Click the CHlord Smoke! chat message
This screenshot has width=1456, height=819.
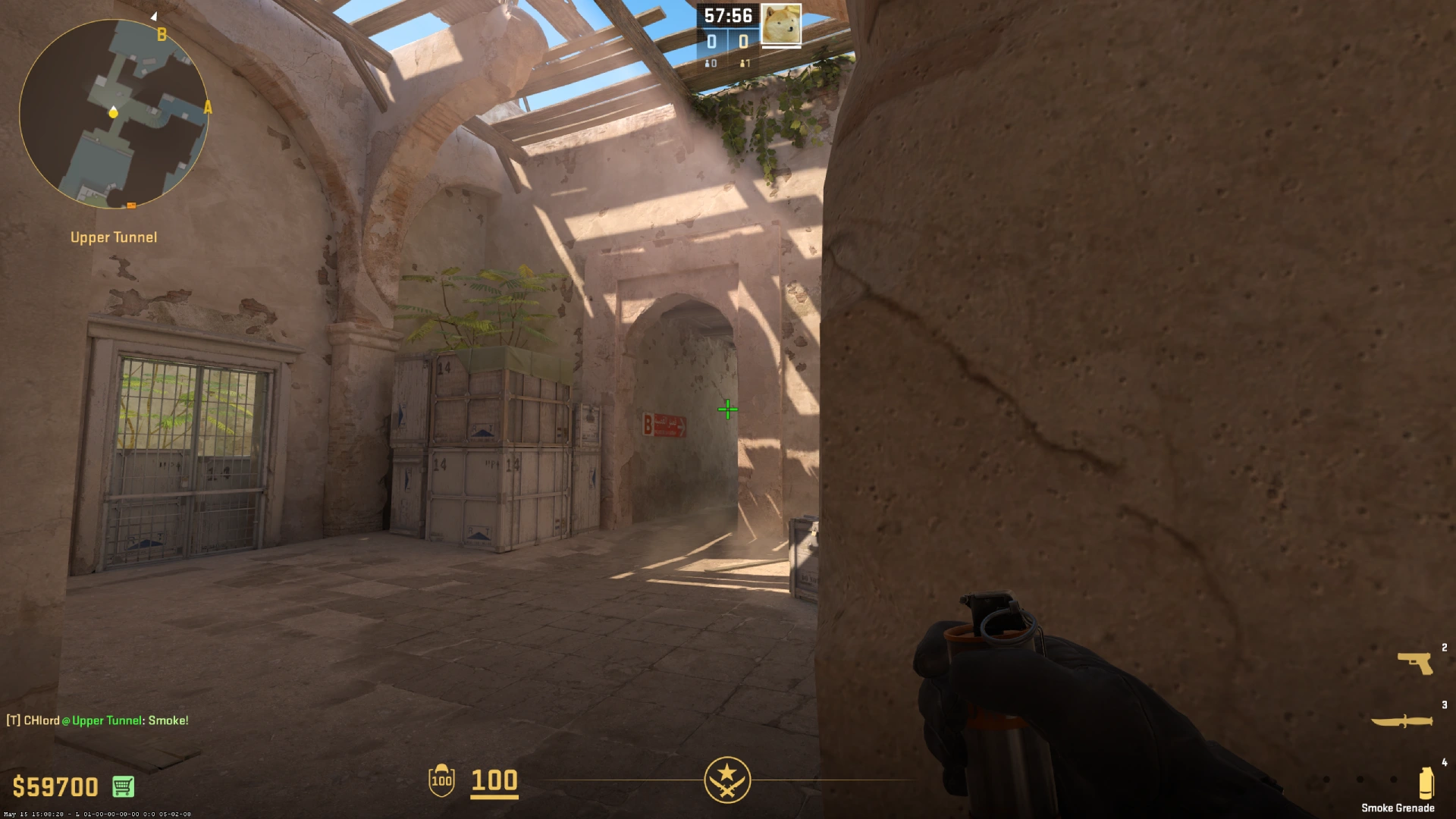(97, 720)
